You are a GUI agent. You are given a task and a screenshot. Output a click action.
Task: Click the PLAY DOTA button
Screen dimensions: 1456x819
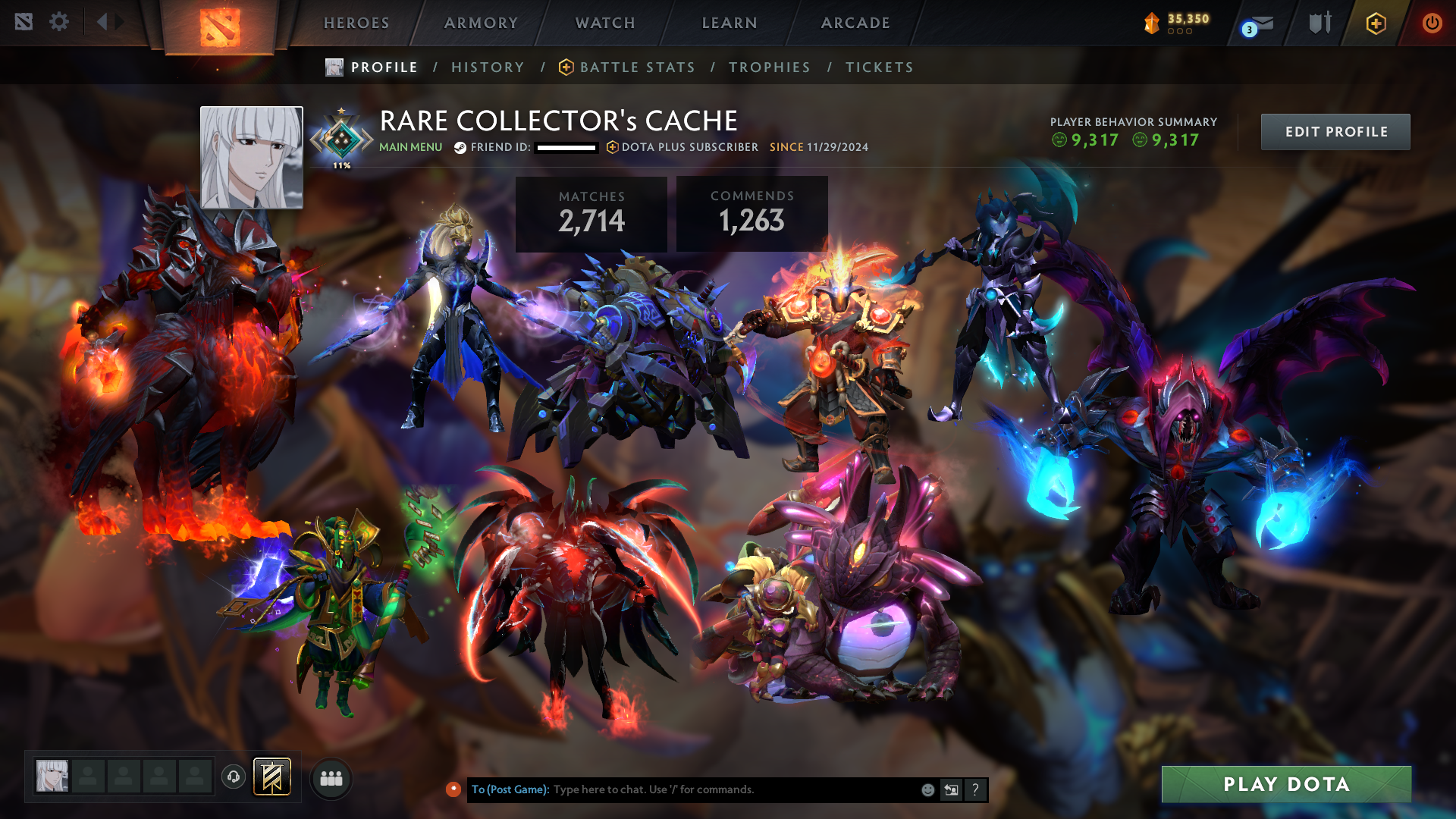[x=1287, y=785]
